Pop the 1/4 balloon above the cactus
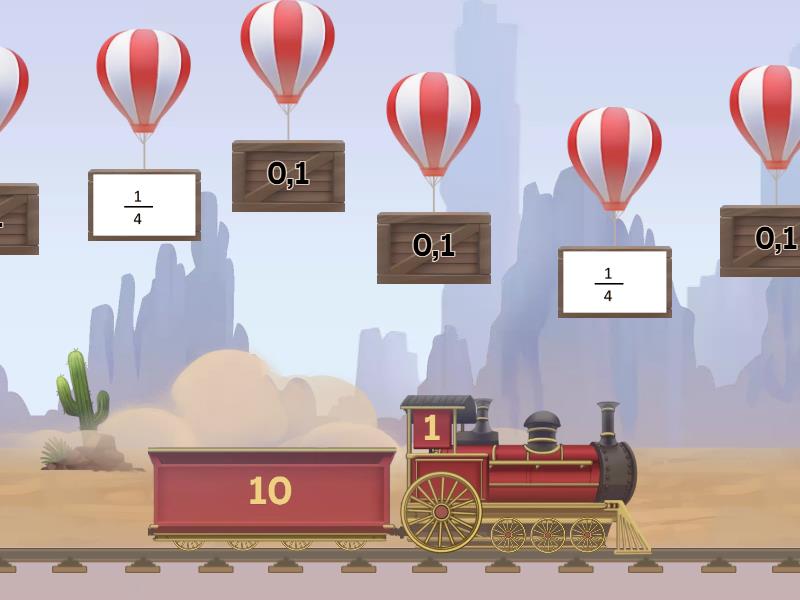The height and width of the screenshot is (600, 800). pos(143,80)
